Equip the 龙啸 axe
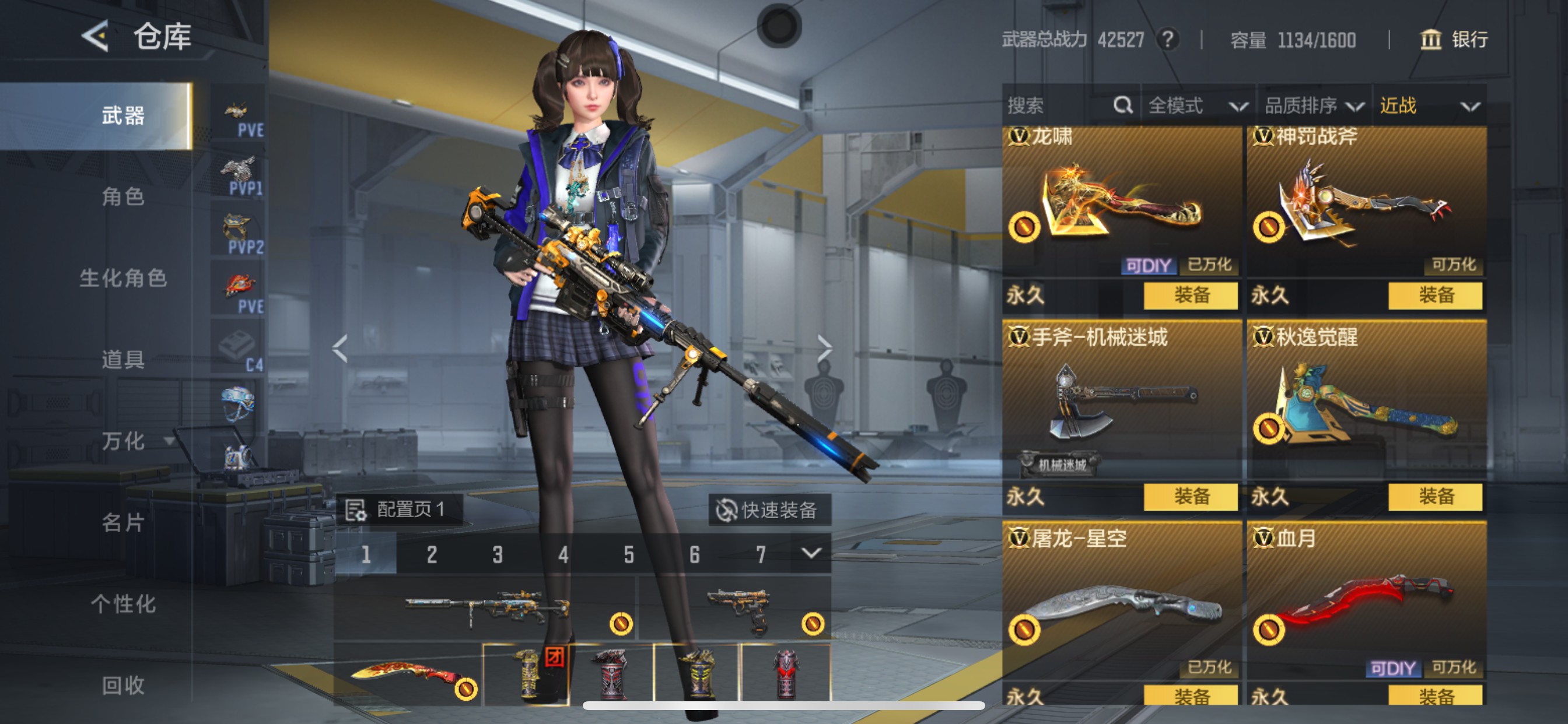This screenshot has height=724, width=1568. tap(1190, 296)
